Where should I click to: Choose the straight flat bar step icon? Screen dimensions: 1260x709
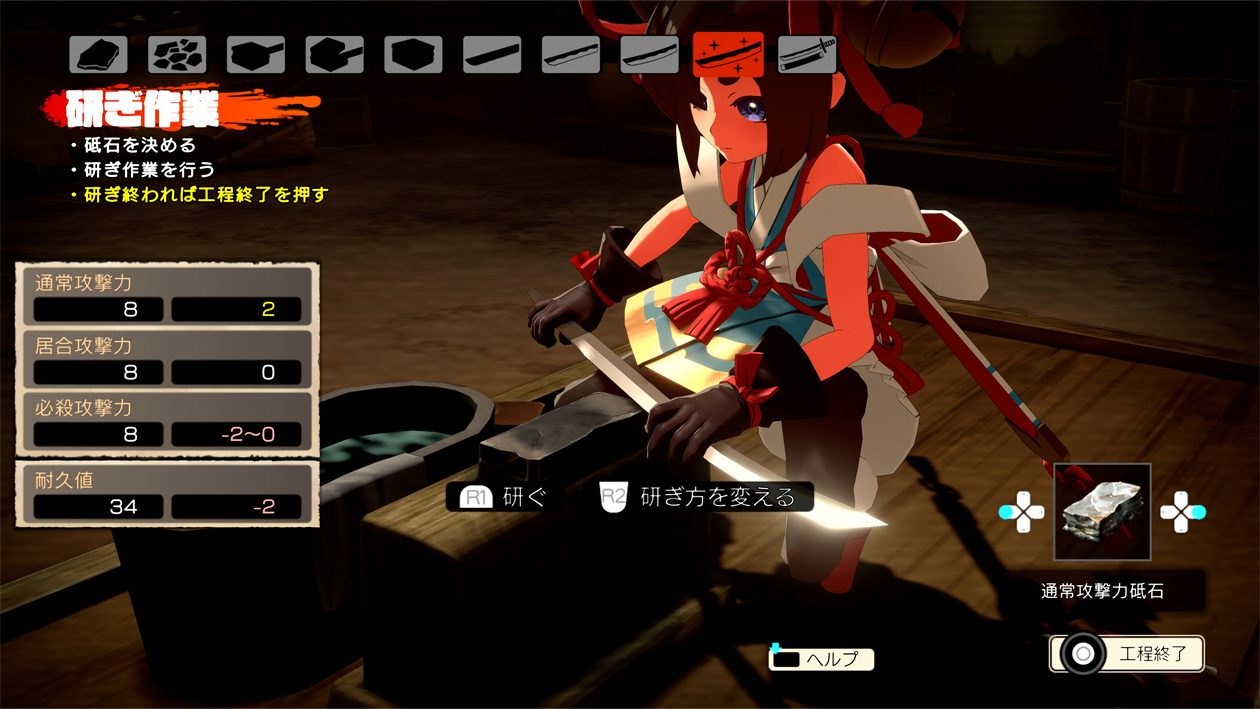click(492, 55)
